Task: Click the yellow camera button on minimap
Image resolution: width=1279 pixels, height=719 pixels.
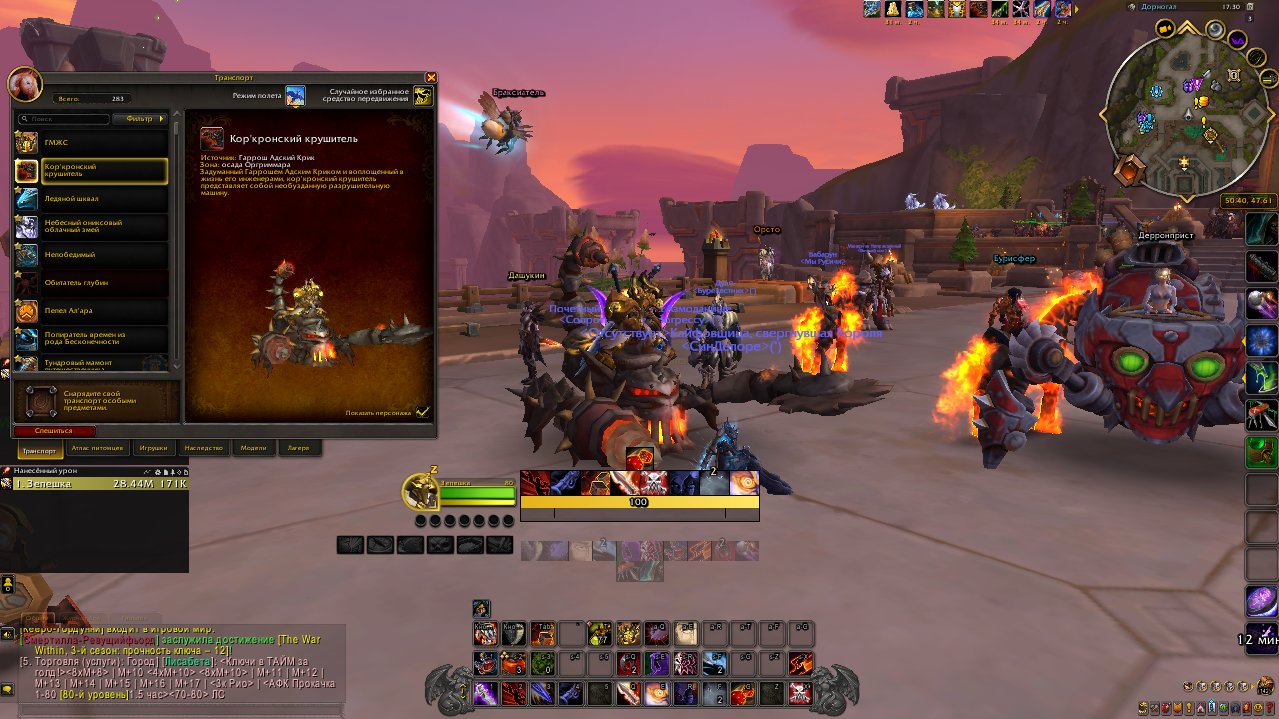Action: click(x=1166, y=29)
